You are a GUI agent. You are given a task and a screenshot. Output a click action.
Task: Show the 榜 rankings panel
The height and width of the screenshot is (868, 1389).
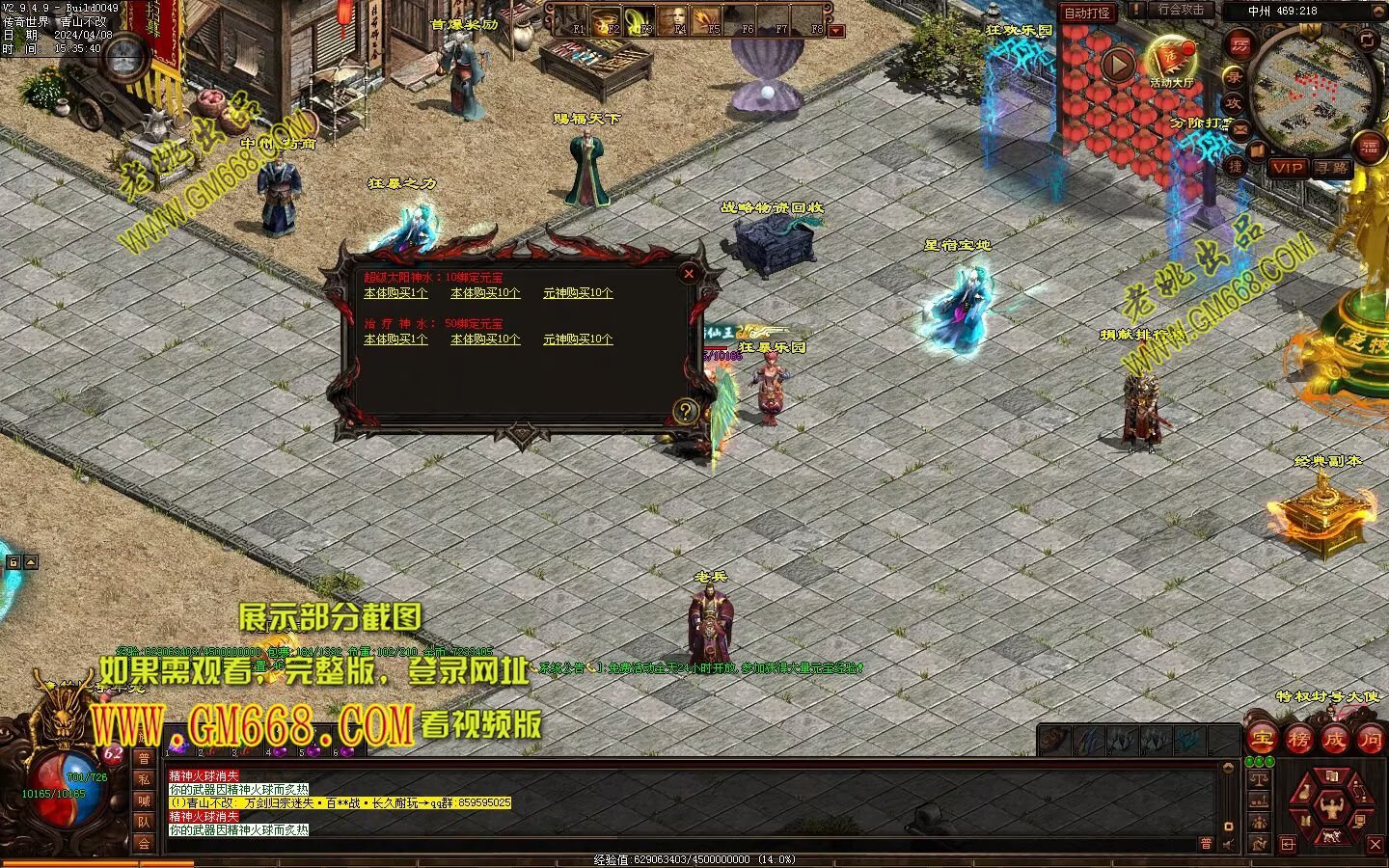coord(1298,741)
